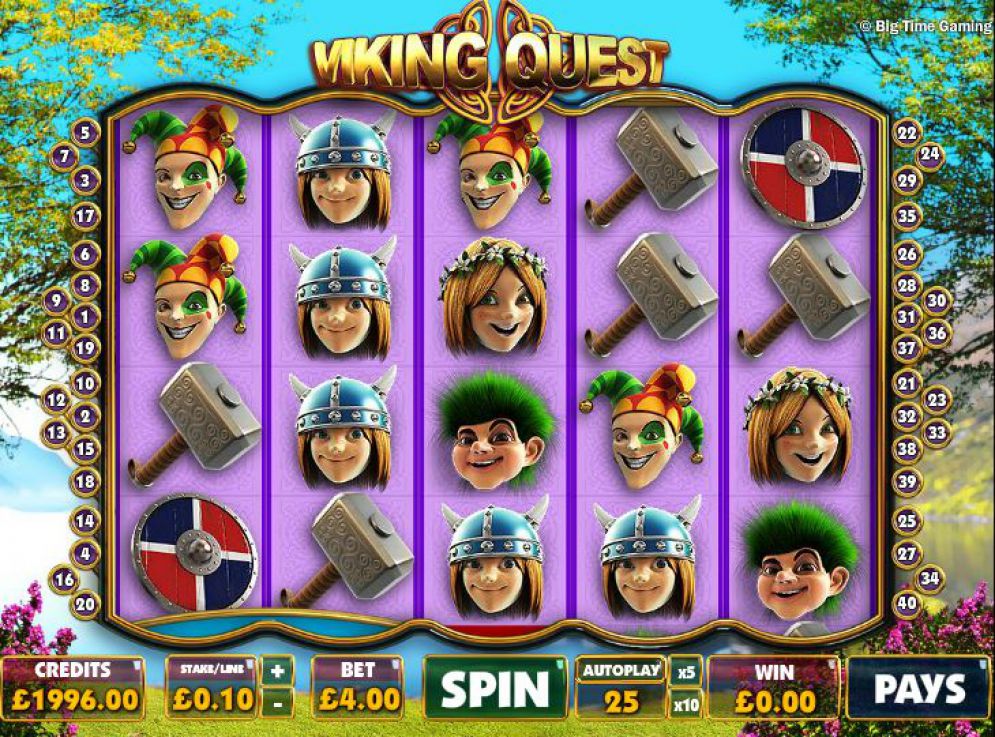Highlight payline number 35
This screenshot has height=737, width=995.
(x=907, y=215)
